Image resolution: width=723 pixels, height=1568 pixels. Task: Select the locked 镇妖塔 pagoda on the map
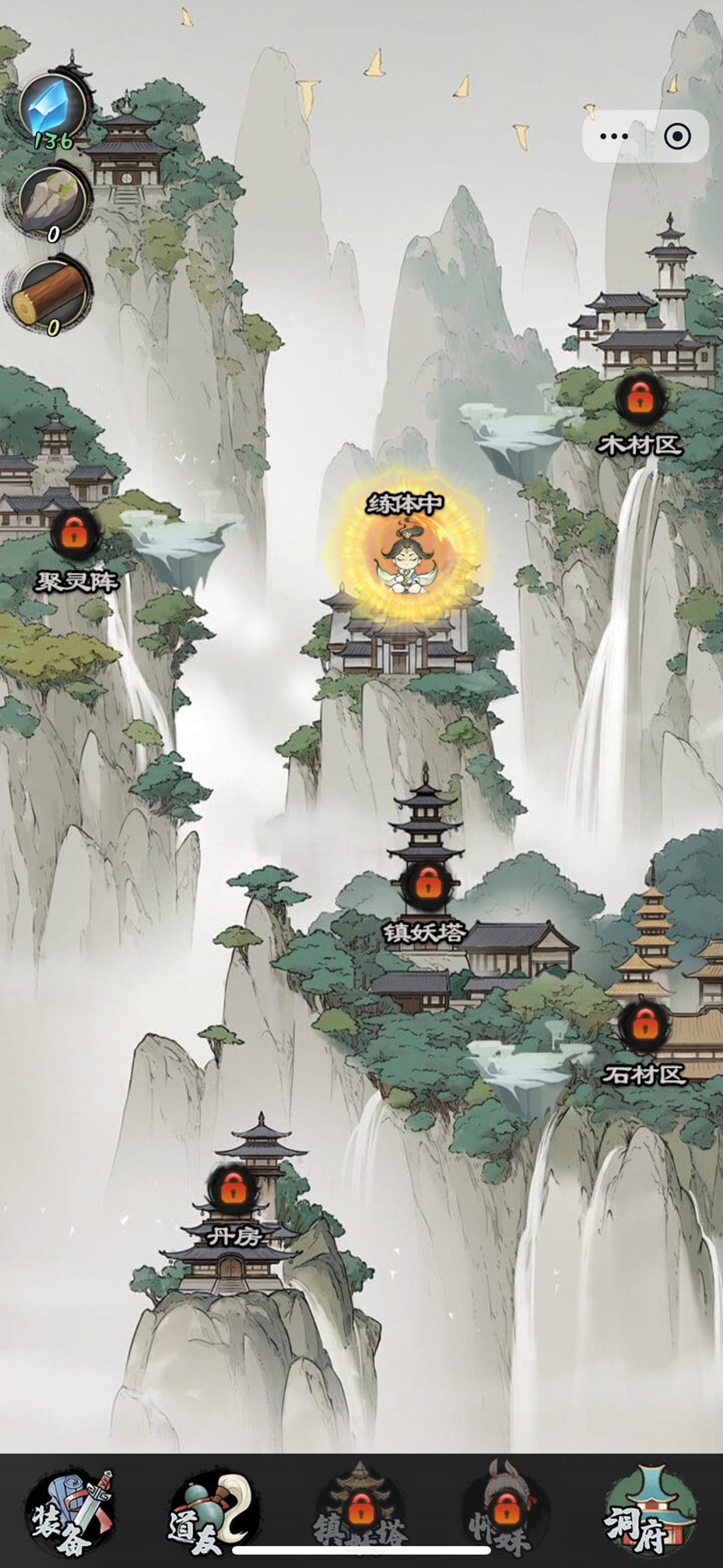[426, 884]
